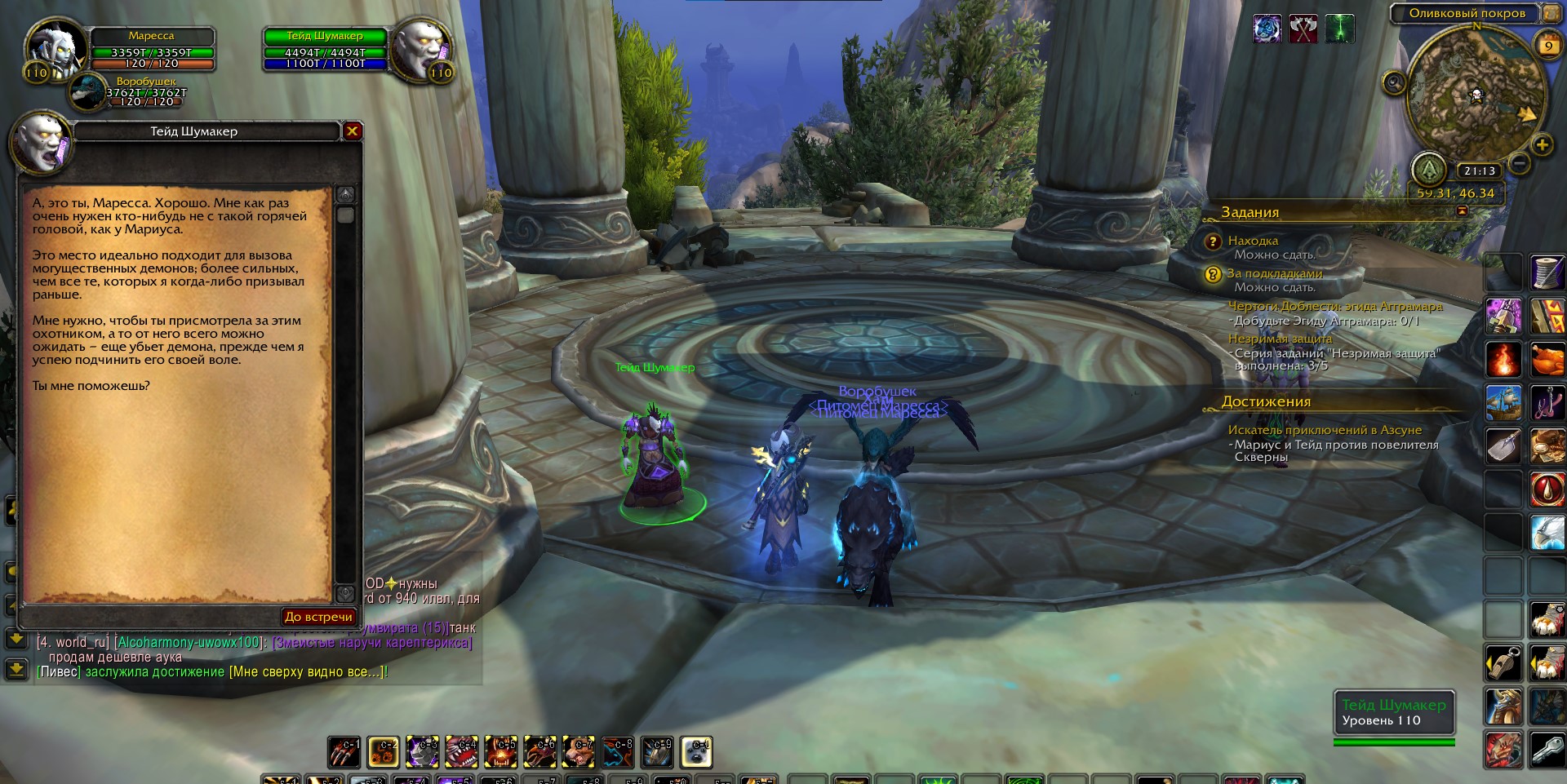Open "Чертоги Доблести: эгида Агграмара" quest
This screenshot has height=784, width=1567.
(1335, 306)
